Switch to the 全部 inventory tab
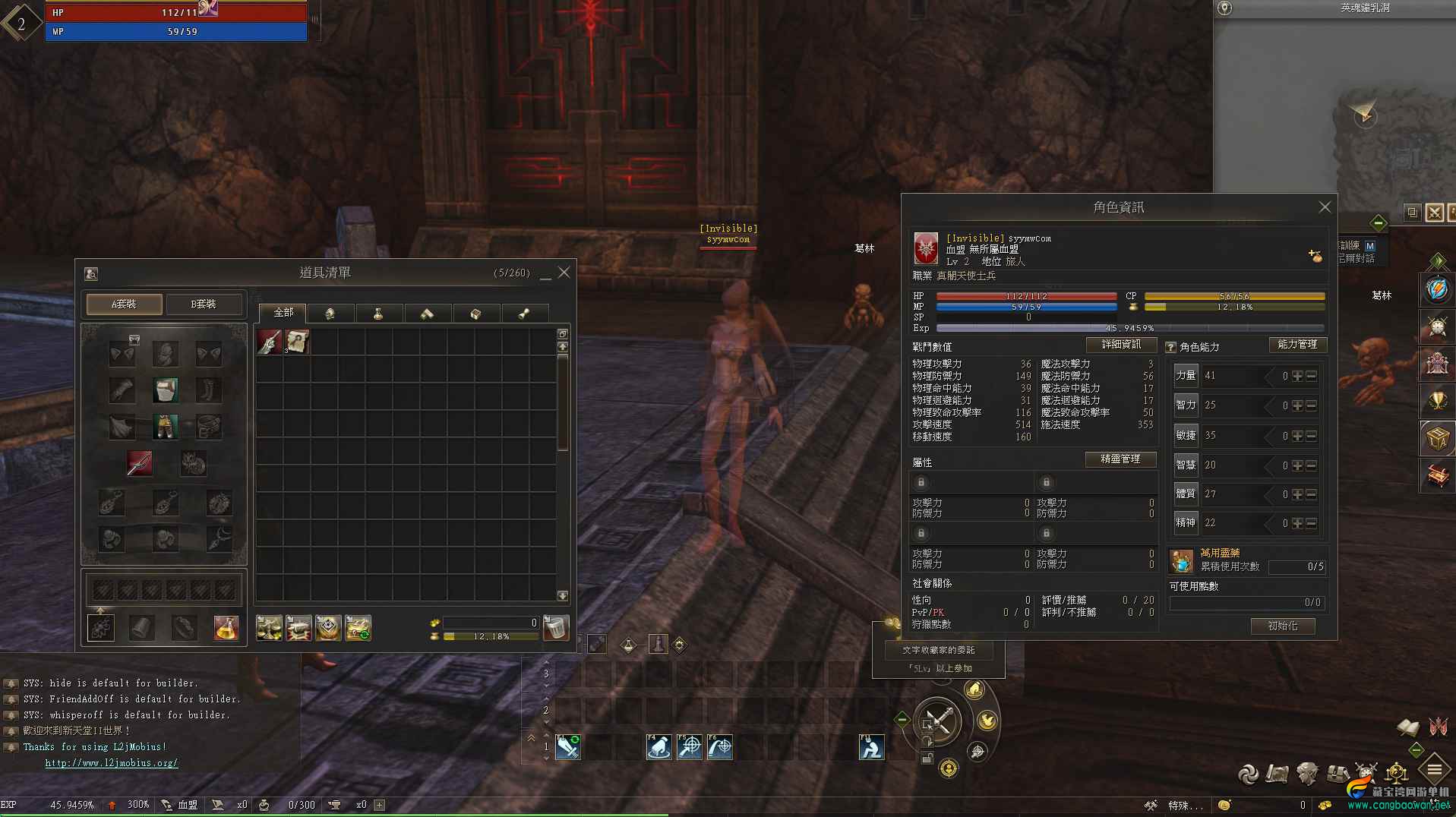Viewport: 1456px width, 817px height. coord(283,313)
